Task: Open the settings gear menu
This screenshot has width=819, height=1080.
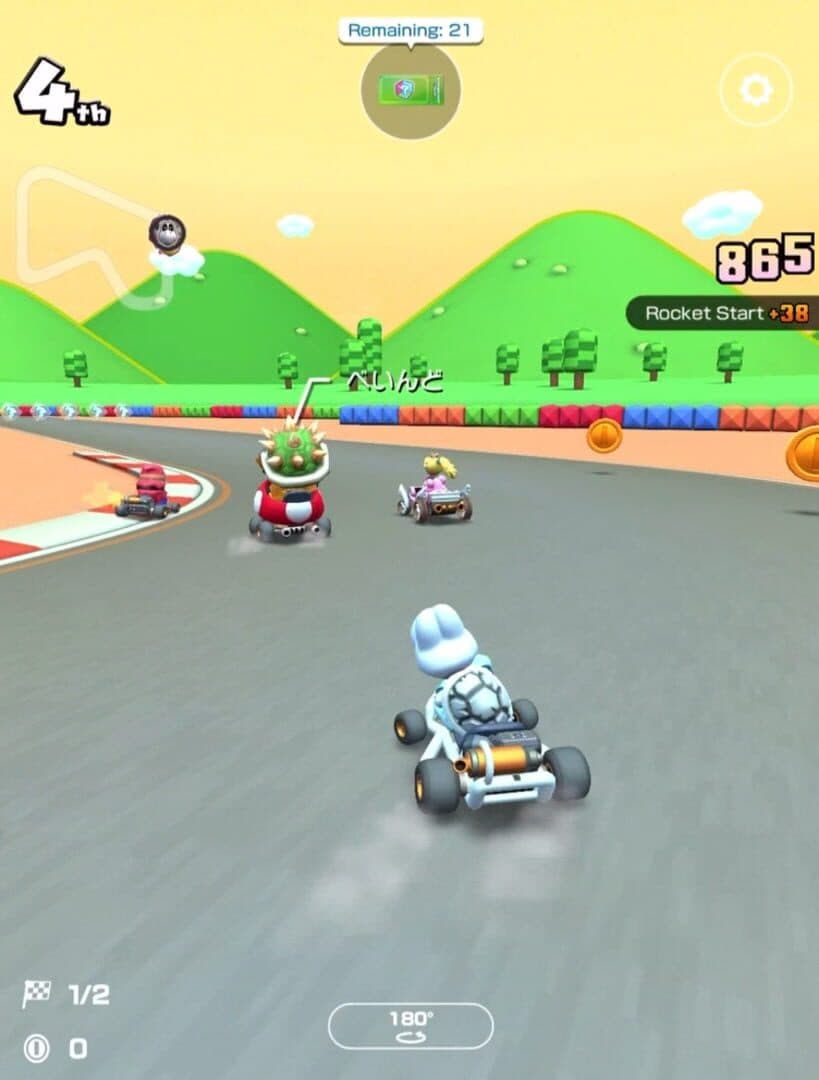Action: (x=755, y=91)
